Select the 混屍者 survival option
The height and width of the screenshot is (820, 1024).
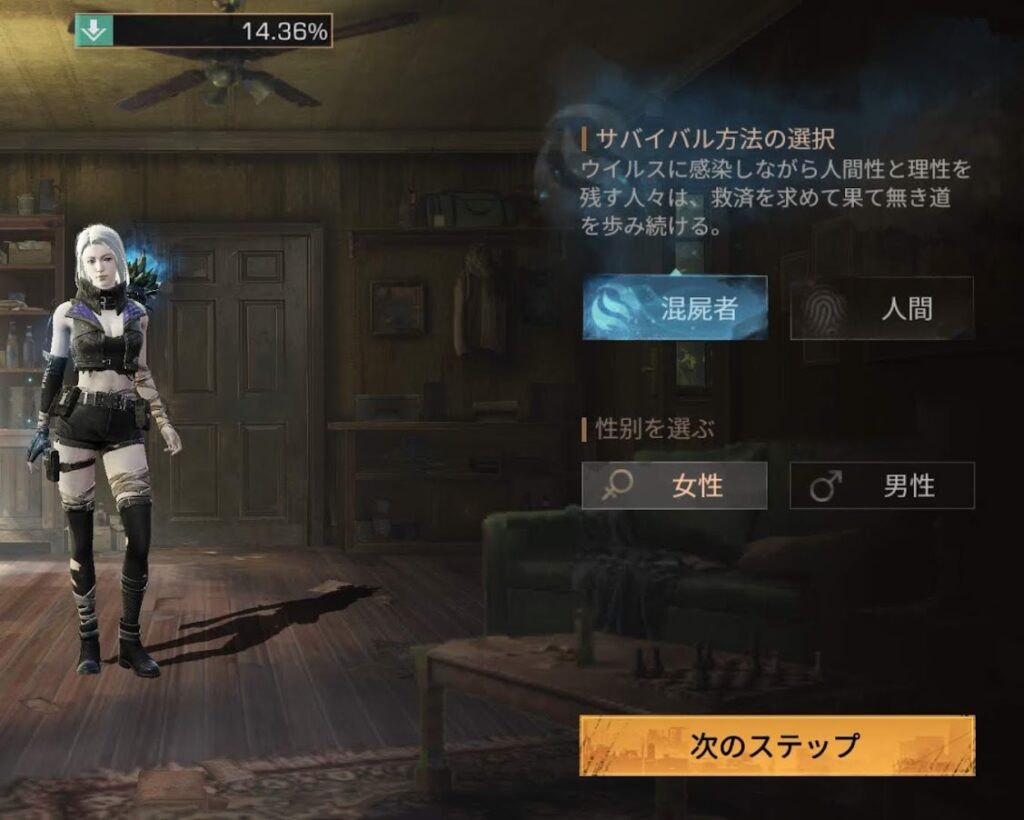[675, 308]
